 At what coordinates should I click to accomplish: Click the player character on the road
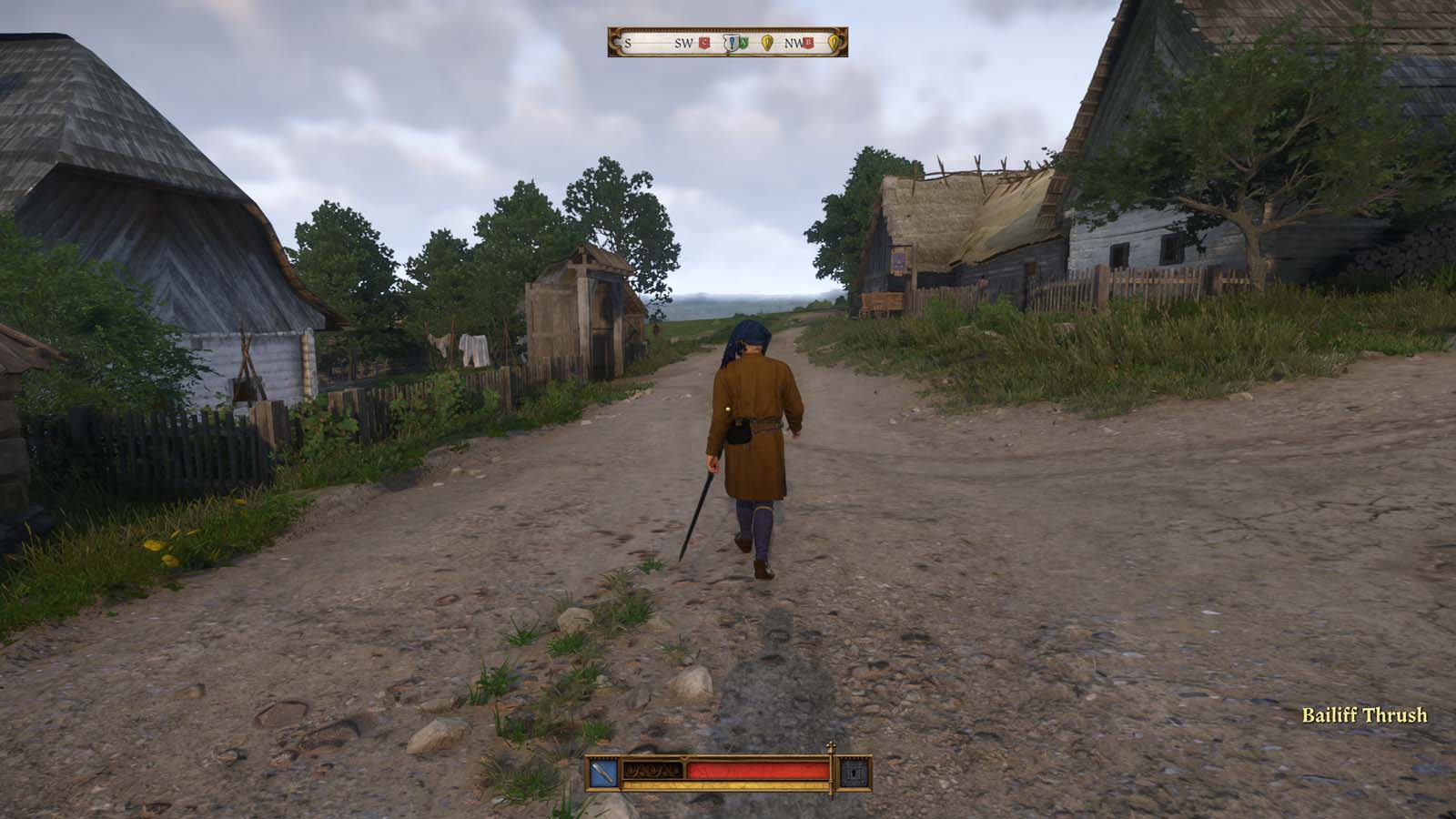pos(753,437)
